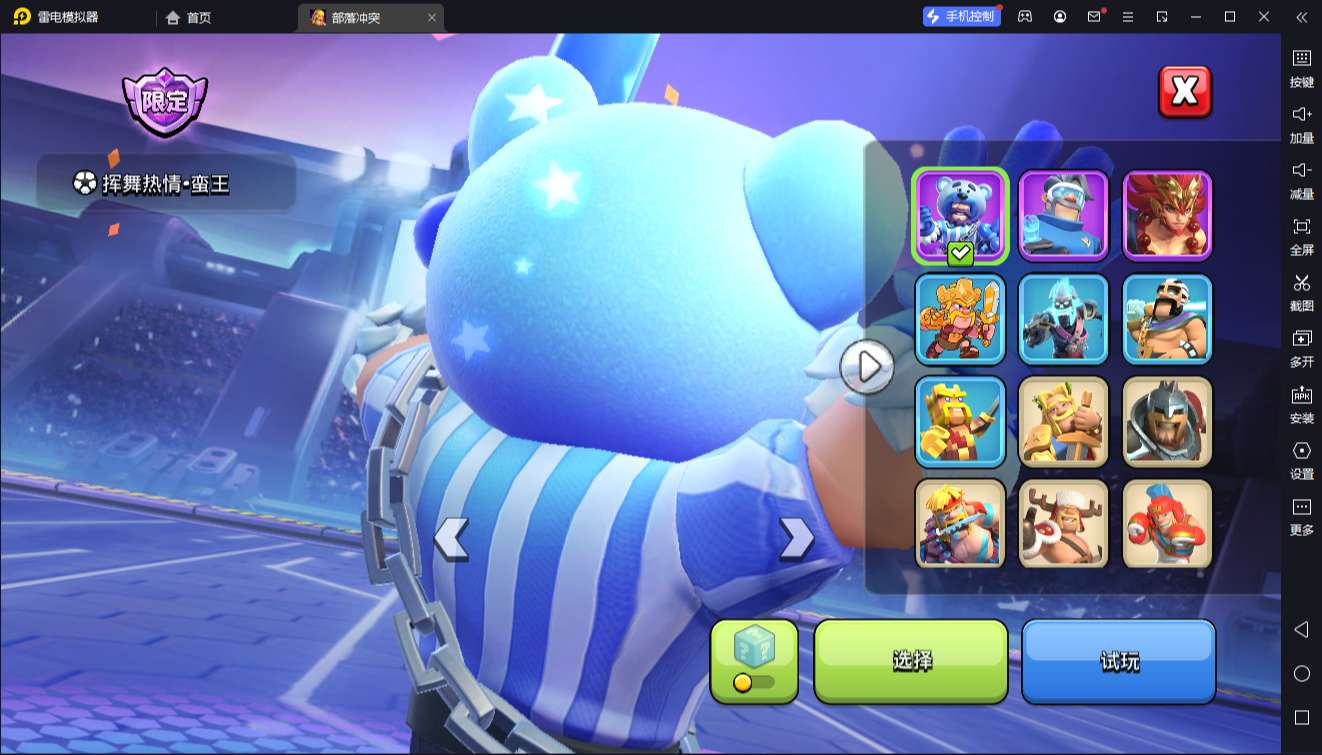1322x755 pixels.
Task: Select the blocky pixel King skin
Action: [960, 421]
